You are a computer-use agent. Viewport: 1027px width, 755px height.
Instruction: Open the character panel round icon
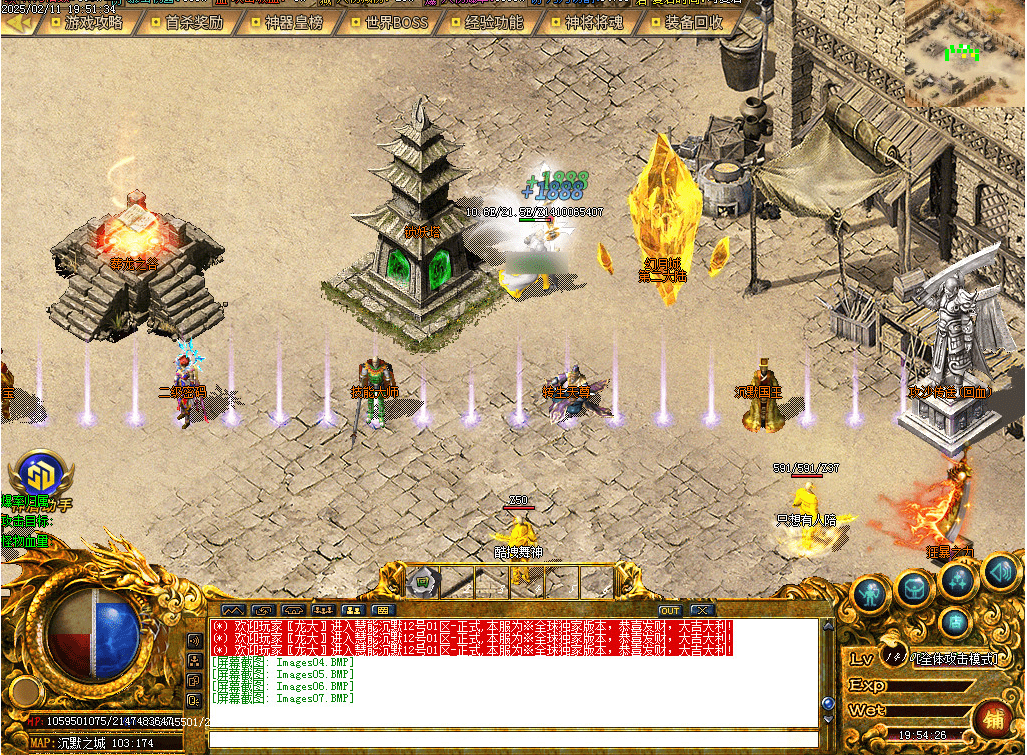tap(872, 594)
